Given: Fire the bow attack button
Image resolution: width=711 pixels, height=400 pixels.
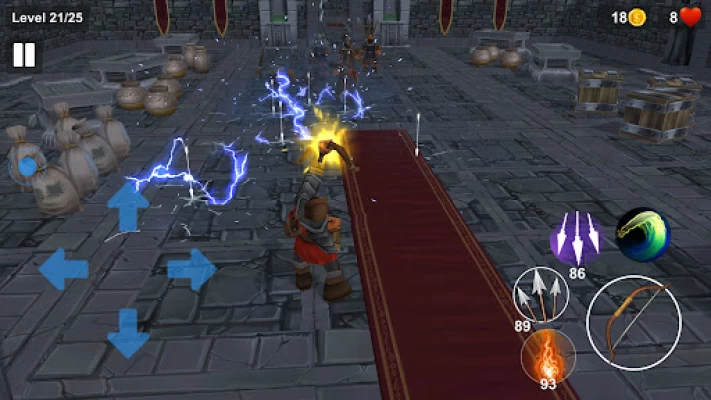Looking at the screenshot, I should (633, 322).
